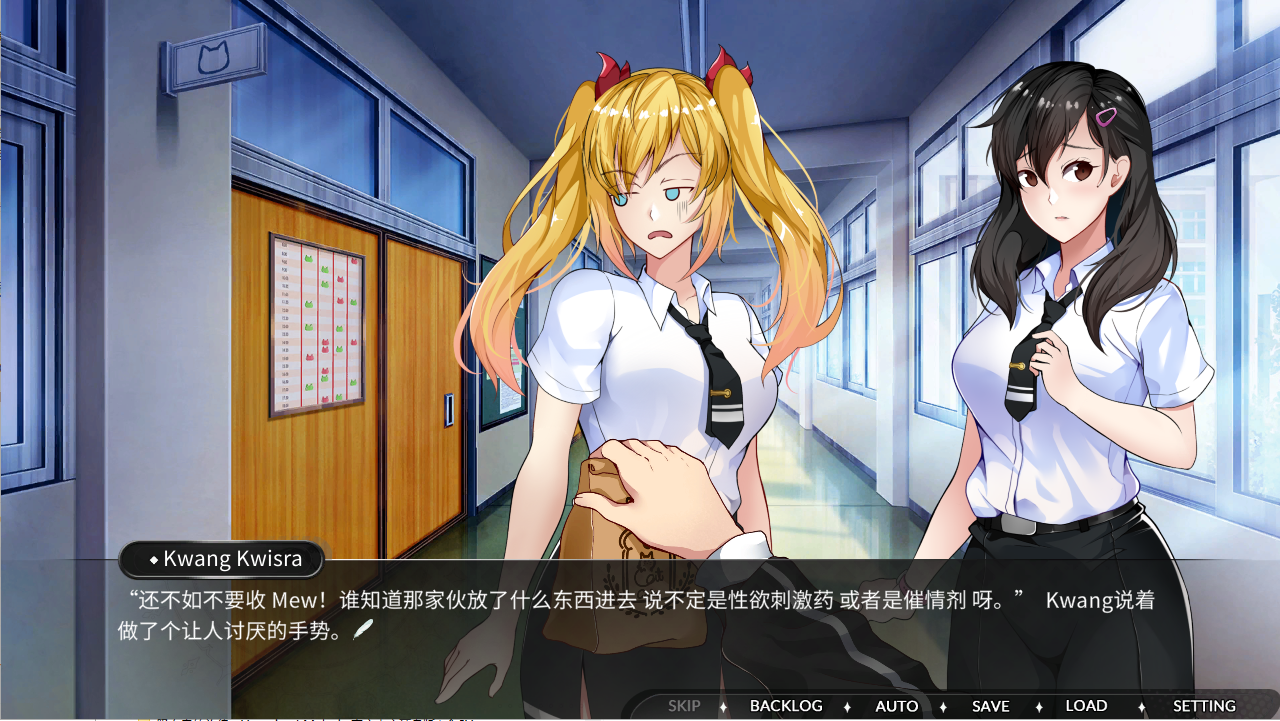Click the diamond separator between SAVE and LOAD

click(1039, 705)
